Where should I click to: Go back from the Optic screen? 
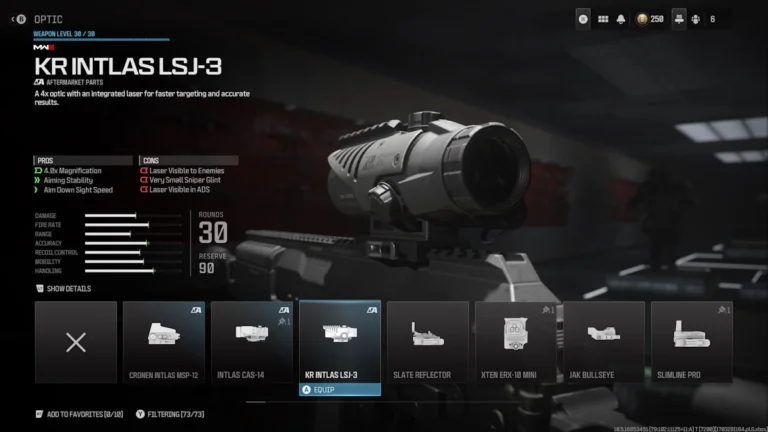pyautogui.click(x=16, y=18)
